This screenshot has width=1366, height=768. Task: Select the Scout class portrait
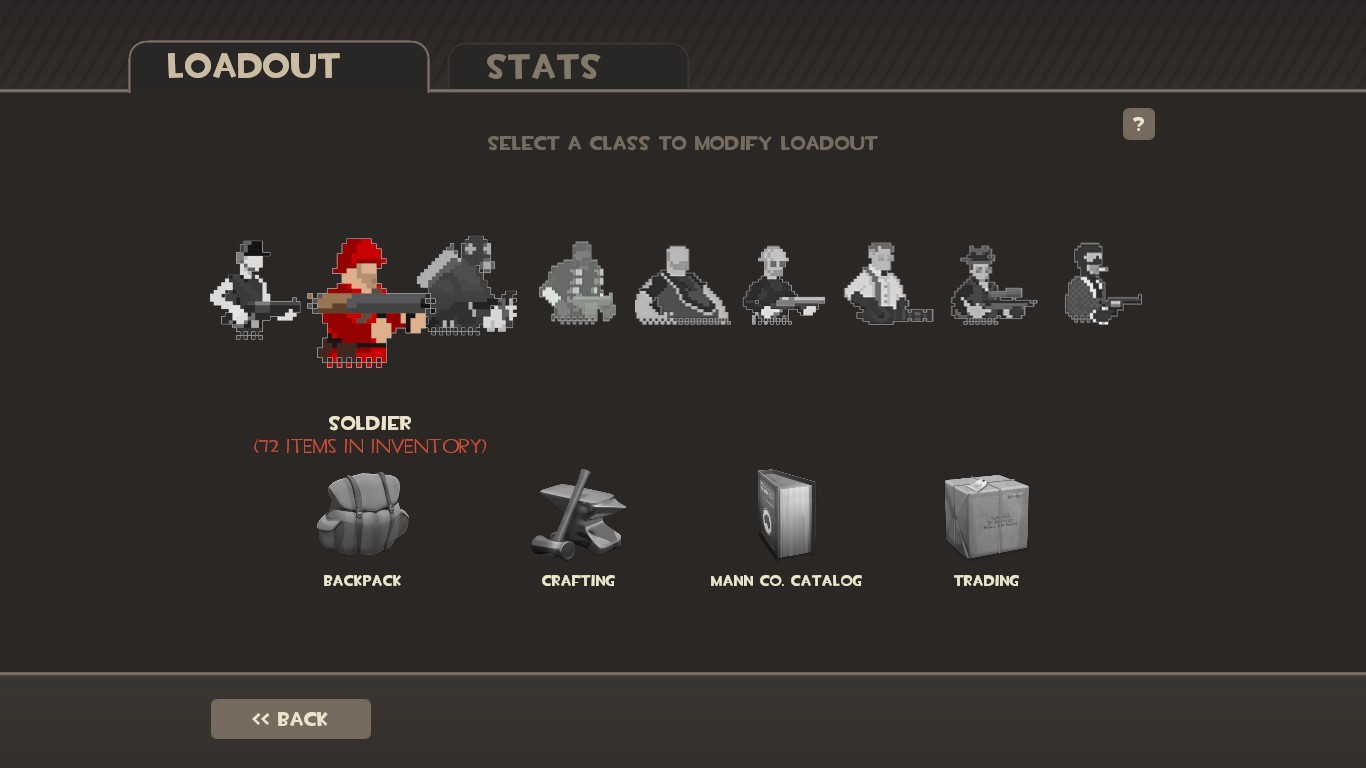point(255,290)
